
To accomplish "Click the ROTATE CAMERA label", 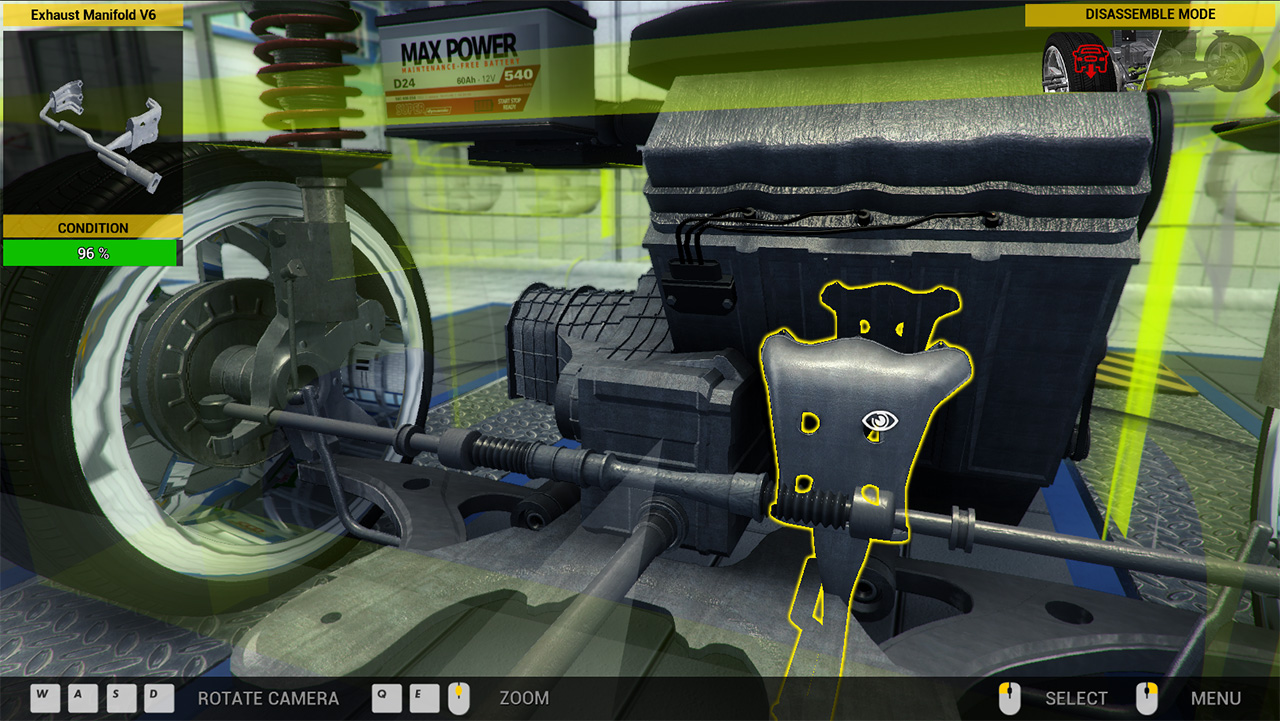I will tap(267, 698).
